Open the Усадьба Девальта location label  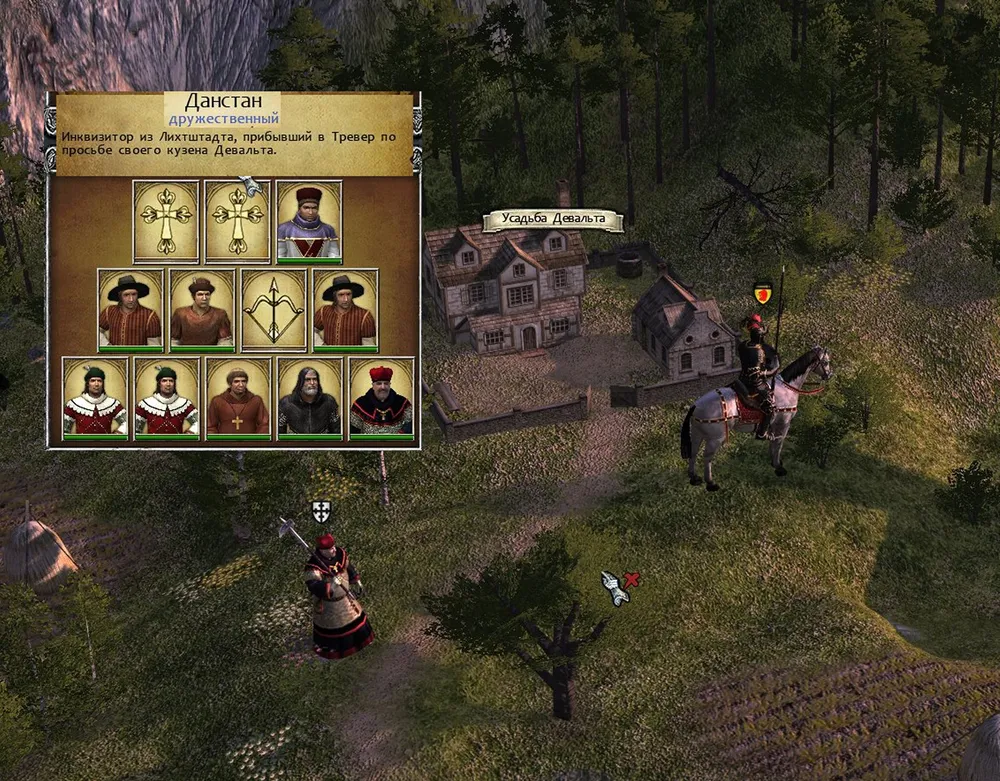[552, 221]
